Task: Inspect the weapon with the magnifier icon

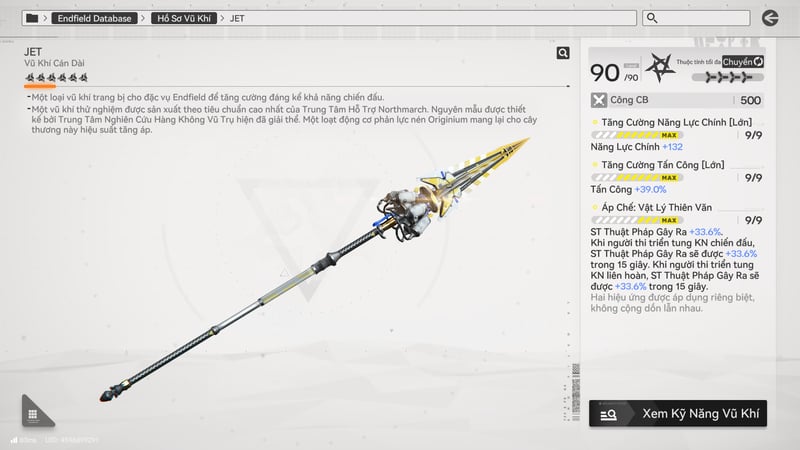Action: point(563,54)
